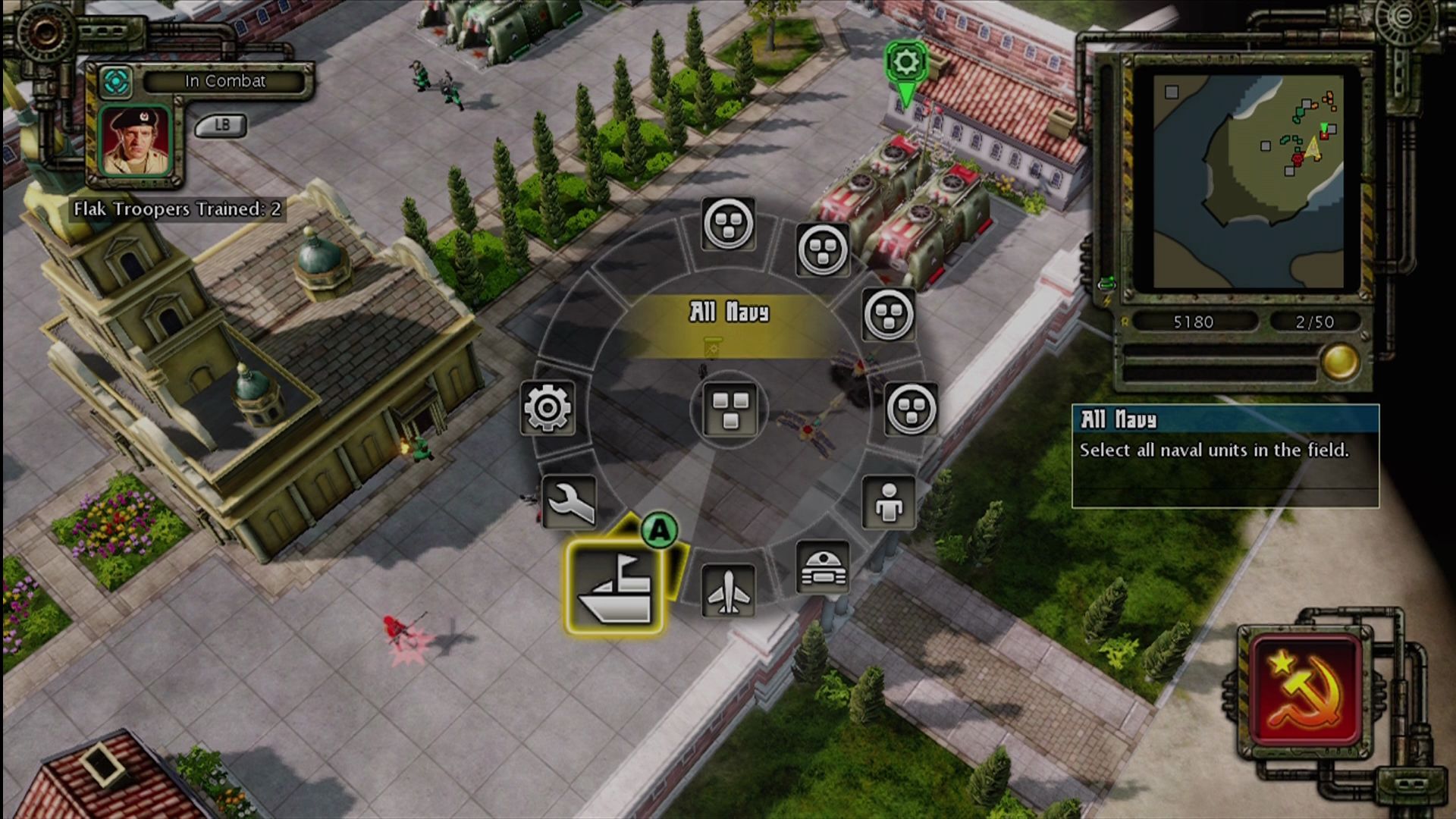
Task: Pick the infantry figure icon
Action: [889, 503]
